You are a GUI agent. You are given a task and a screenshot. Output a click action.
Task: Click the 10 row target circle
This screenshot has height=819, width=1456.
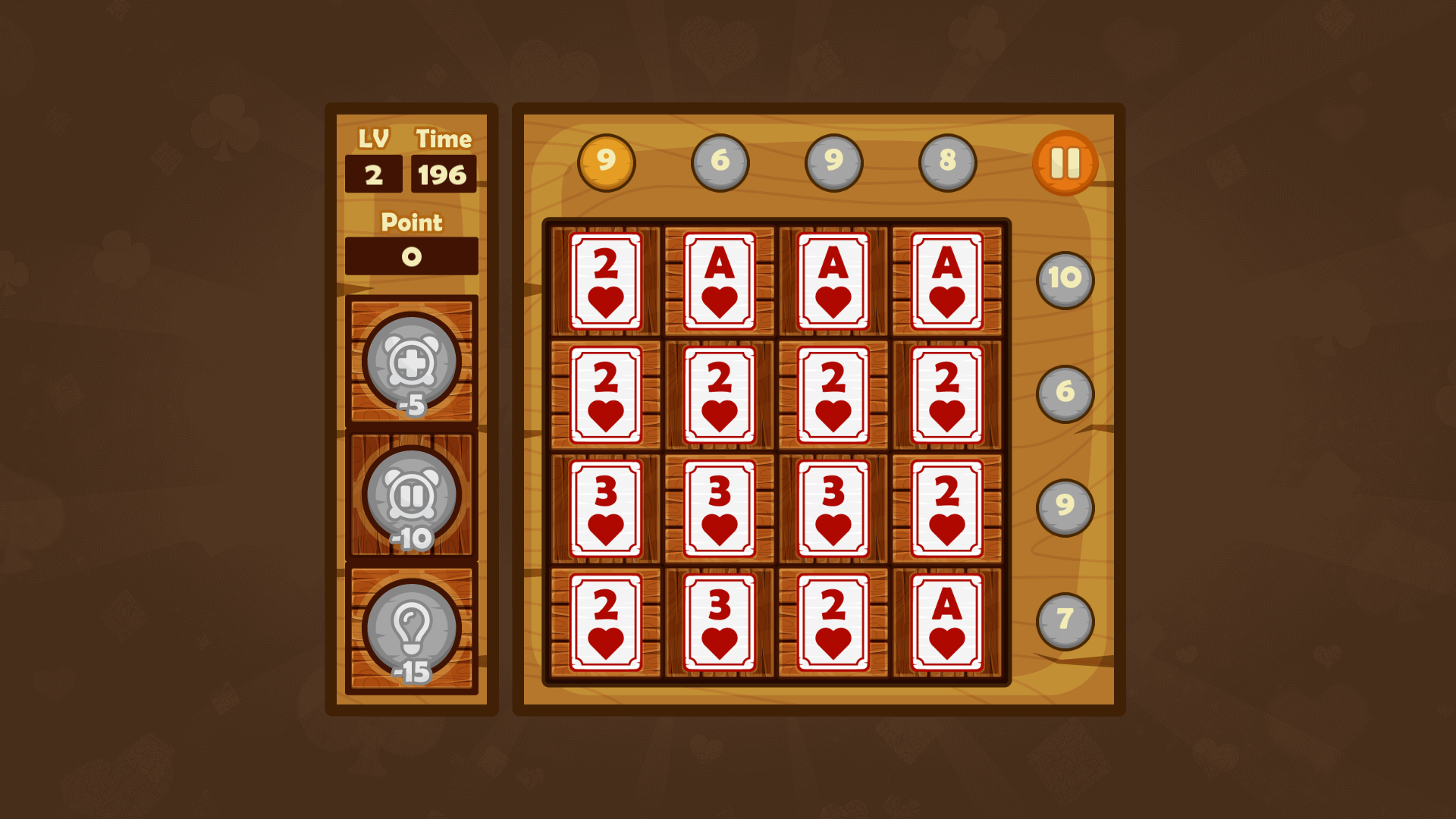pos(1065,279)
